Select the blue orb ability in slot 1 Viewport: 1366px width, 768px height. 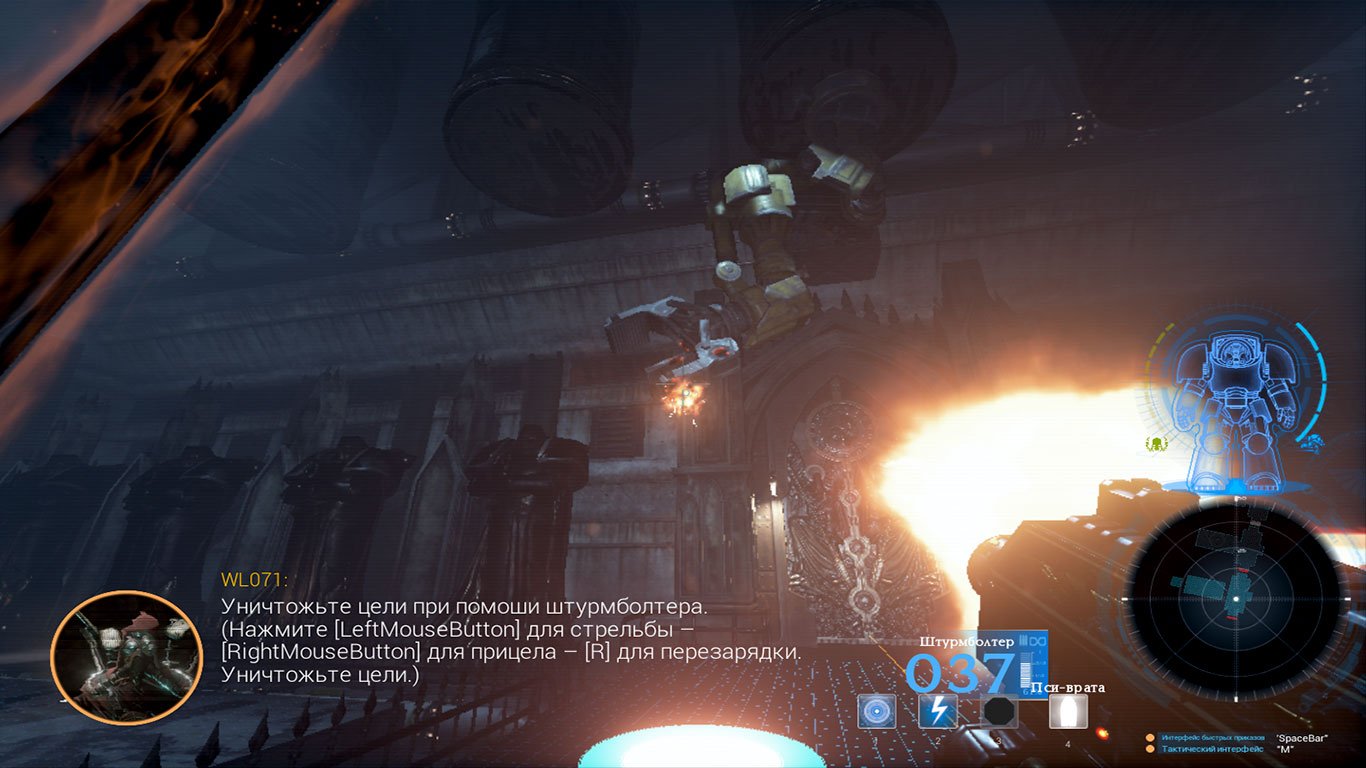[x=877, y=711]
